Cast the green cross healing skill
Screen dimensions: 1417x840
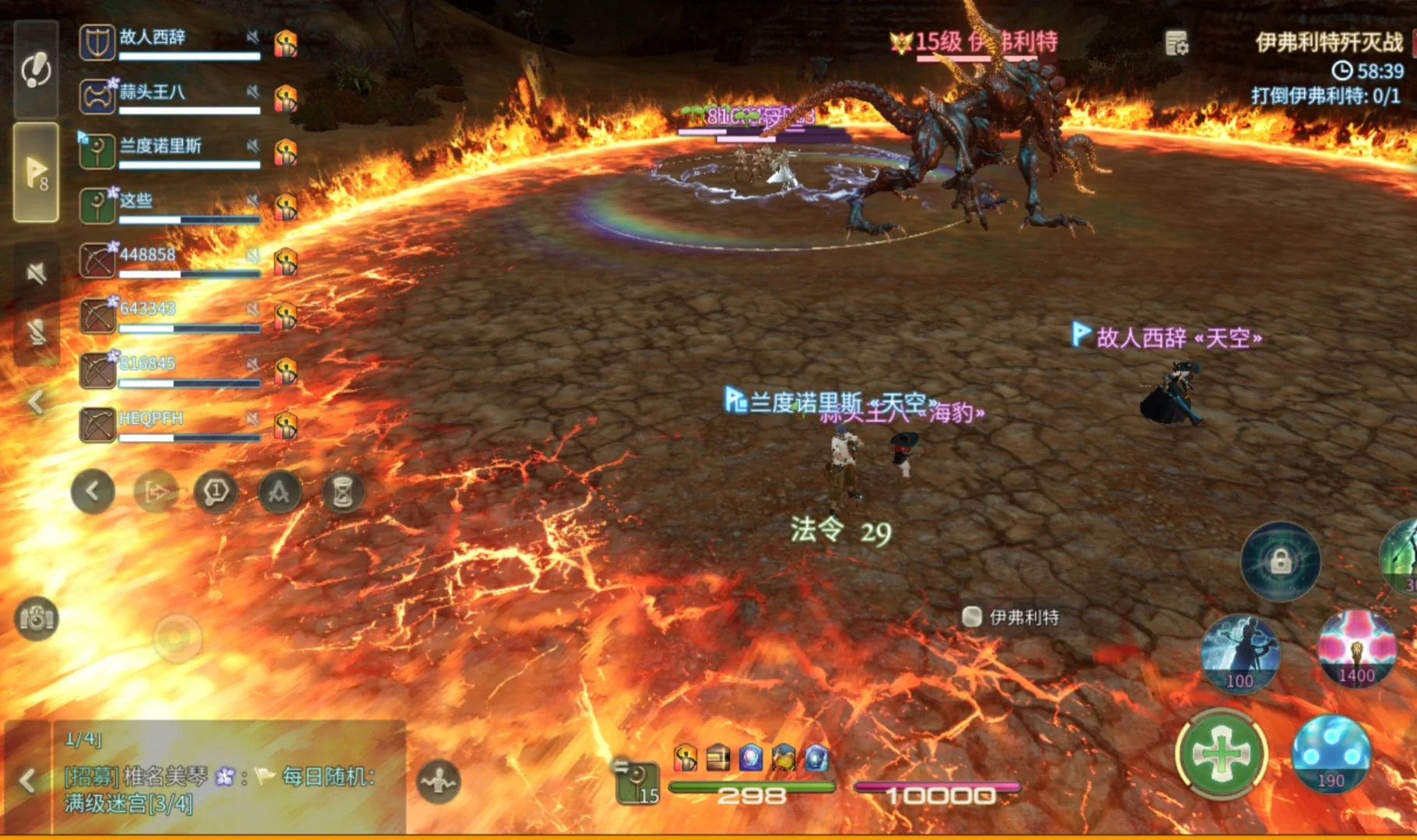tap(1222, 753)
